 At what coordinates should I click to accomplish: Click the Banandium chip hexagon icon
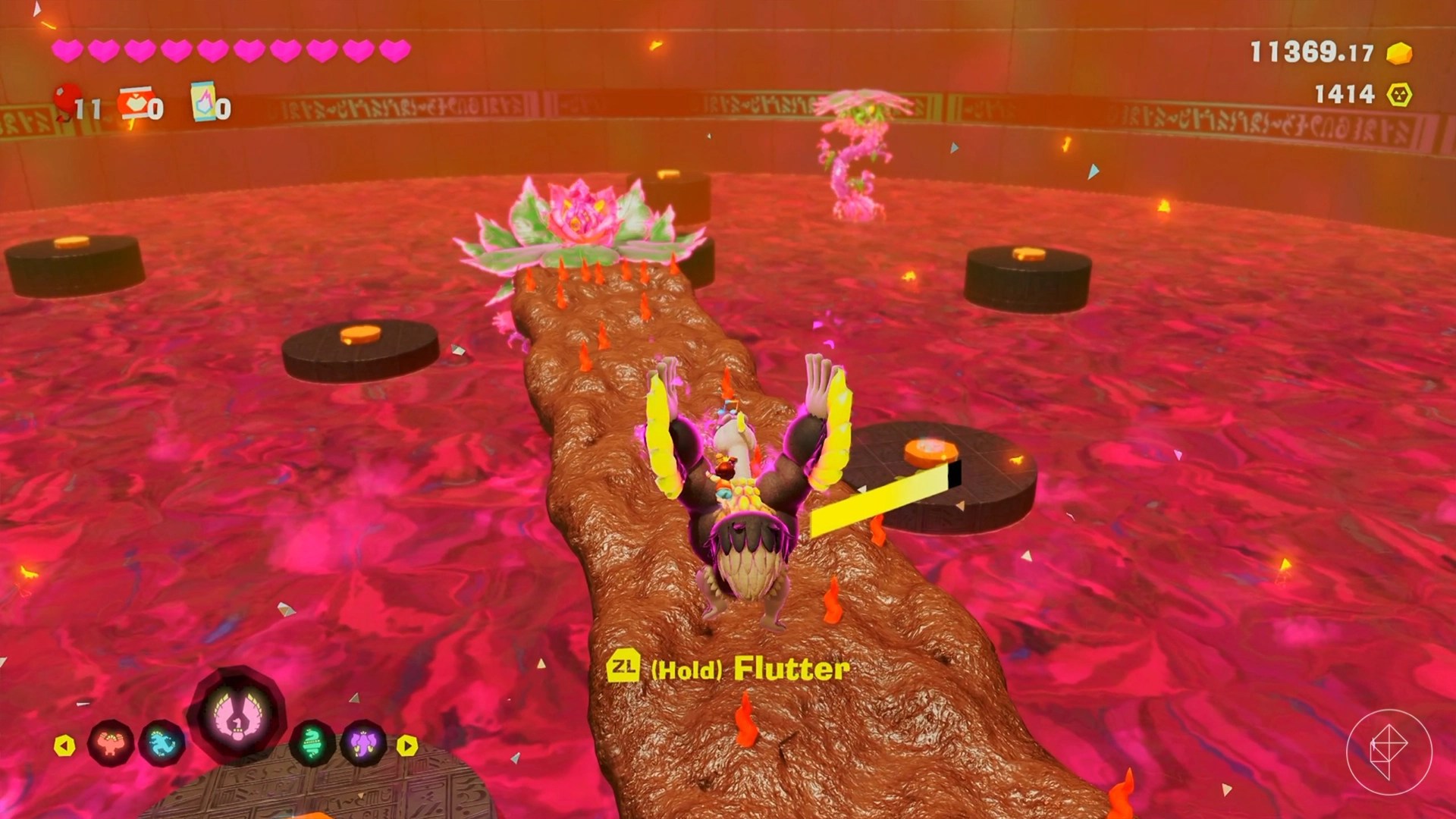[1399, 95]
